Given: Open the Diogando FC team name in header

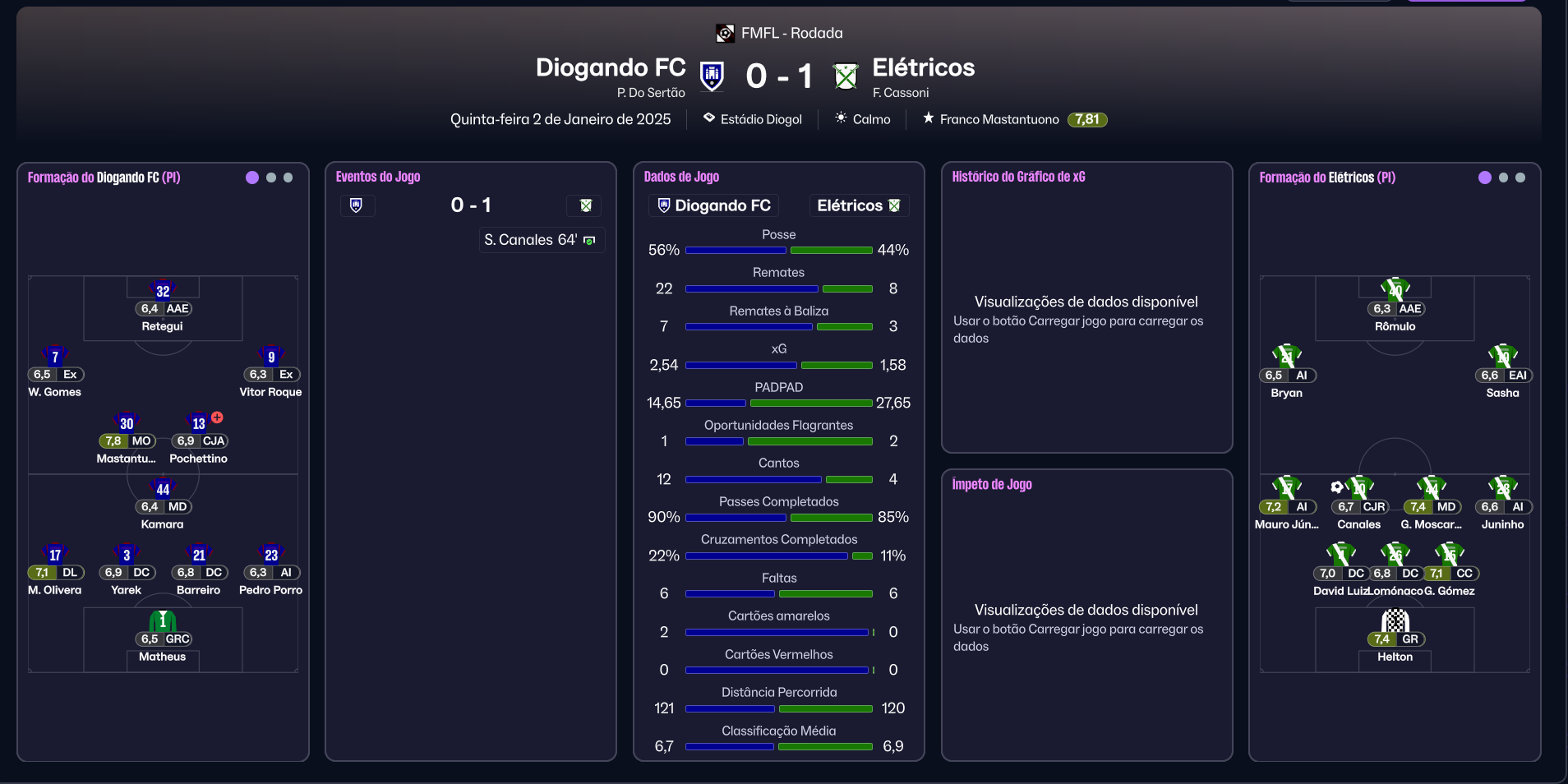Looking at the screenshot, I should tap(610, 67).
